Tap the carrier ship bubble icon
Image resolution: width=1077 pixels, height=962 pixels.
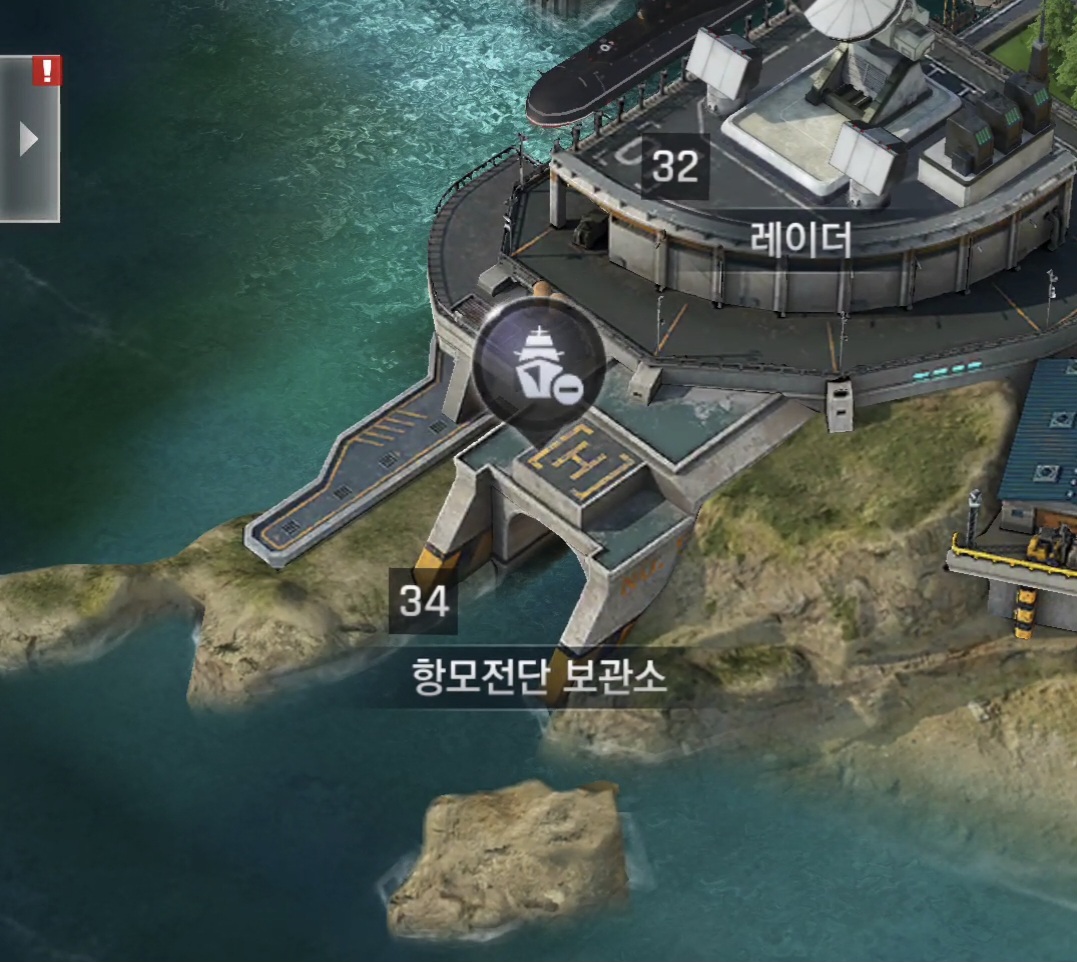540,359
